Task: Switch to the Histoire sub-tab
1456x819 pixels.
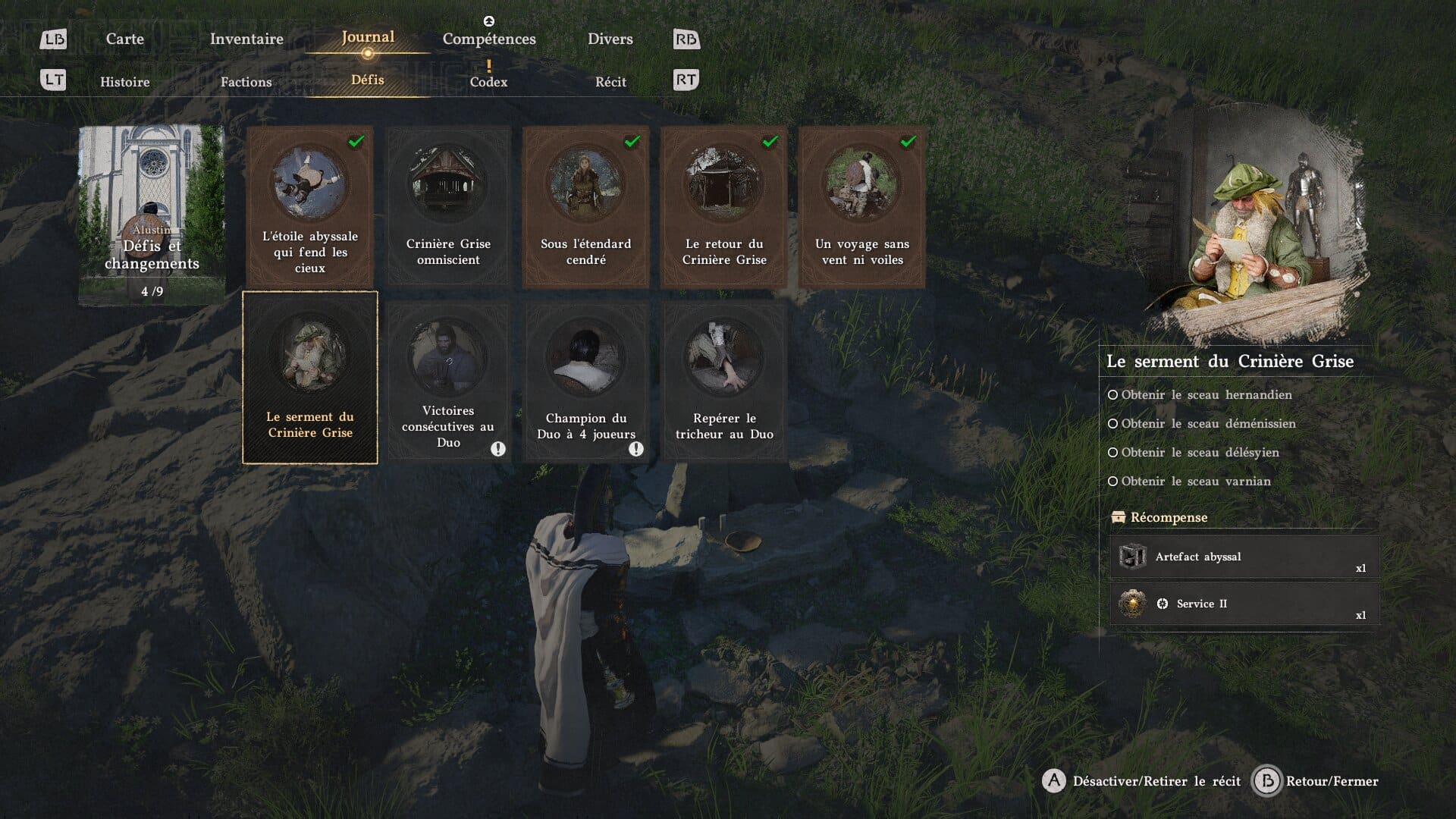Action: pos(125,82)
